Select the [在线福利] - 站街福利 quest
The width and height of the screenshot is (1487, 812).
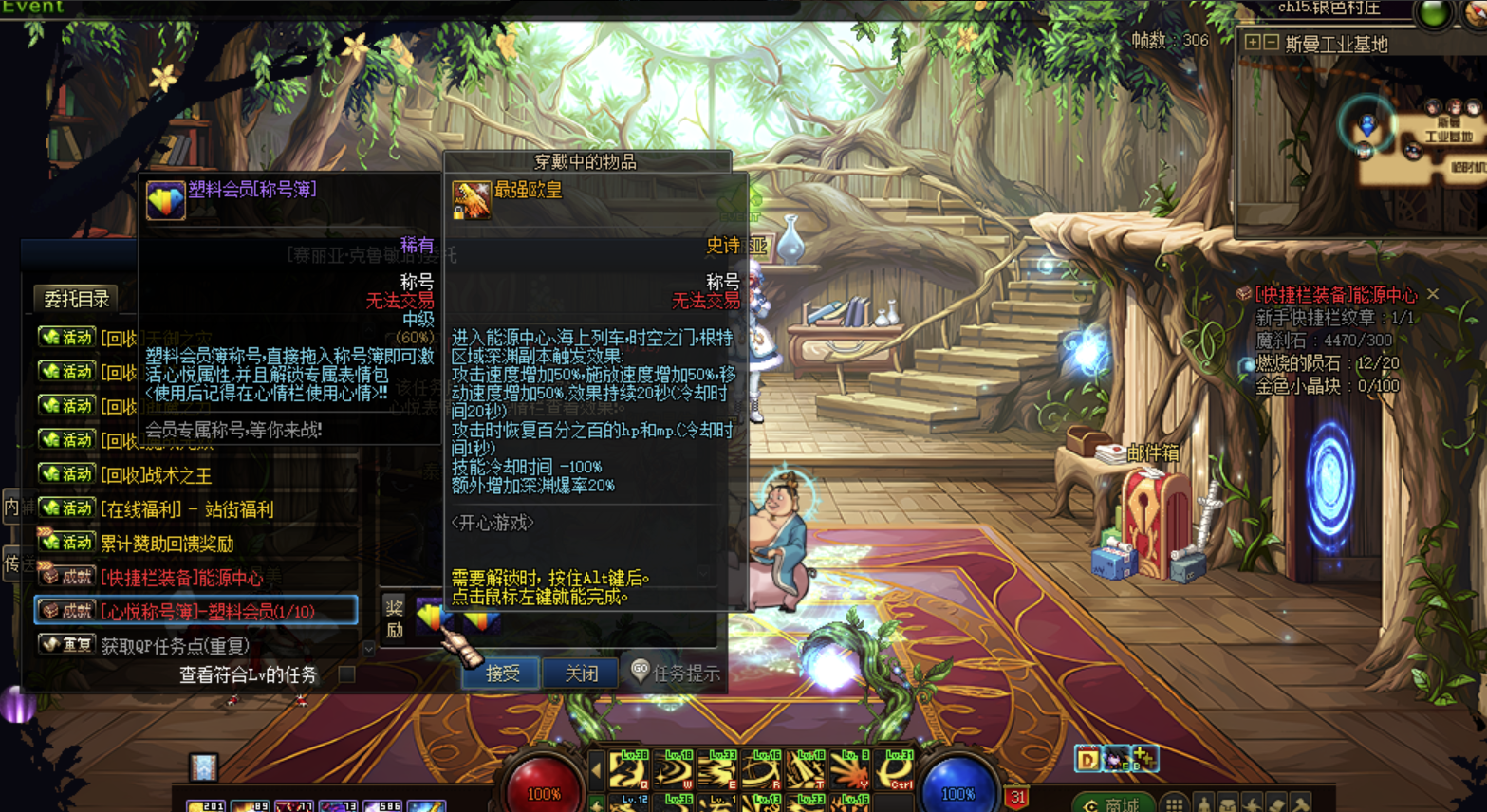[x=187, y=509]
